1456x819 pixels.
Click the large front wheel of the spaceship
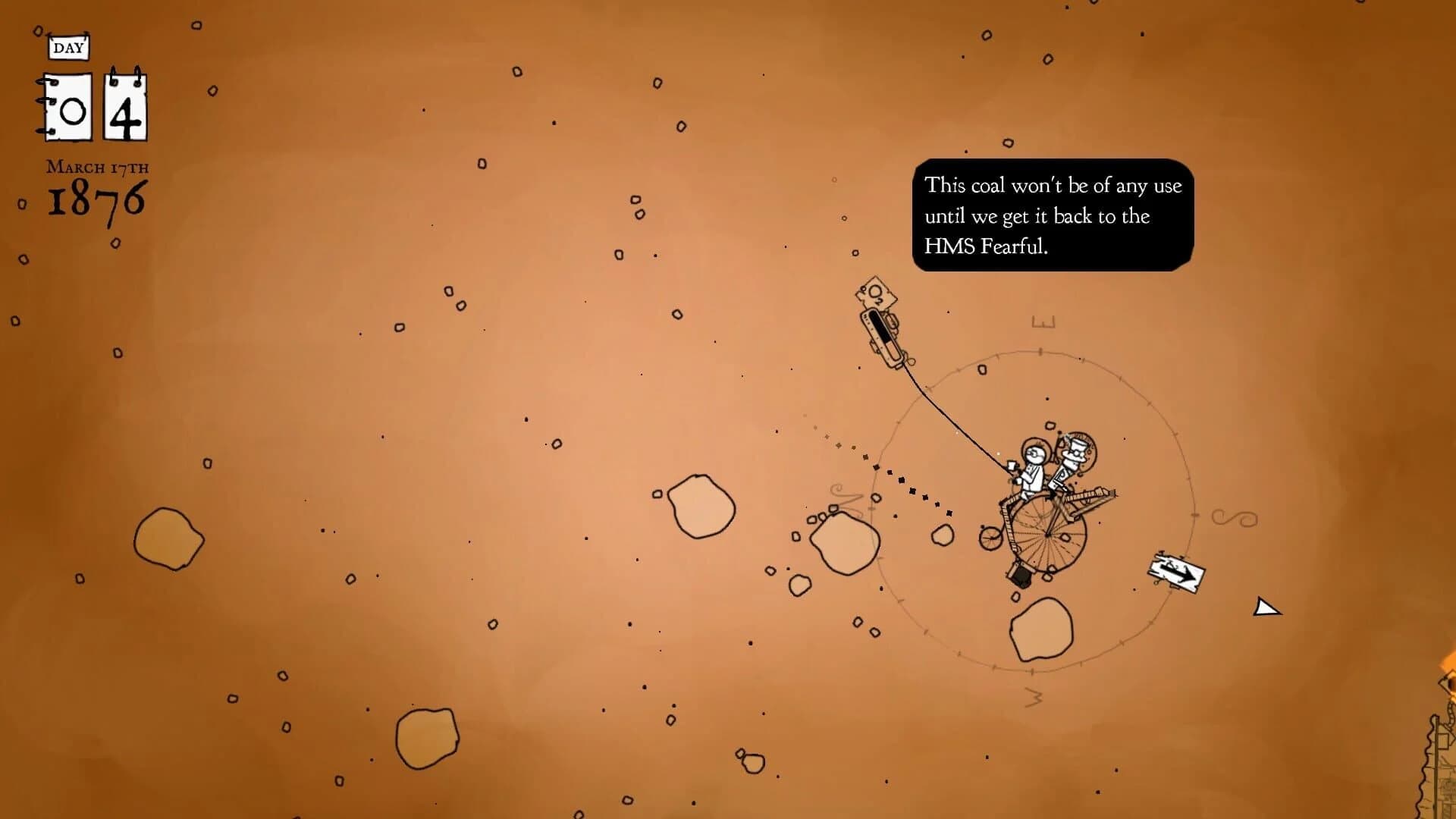tap(1047, 535)
